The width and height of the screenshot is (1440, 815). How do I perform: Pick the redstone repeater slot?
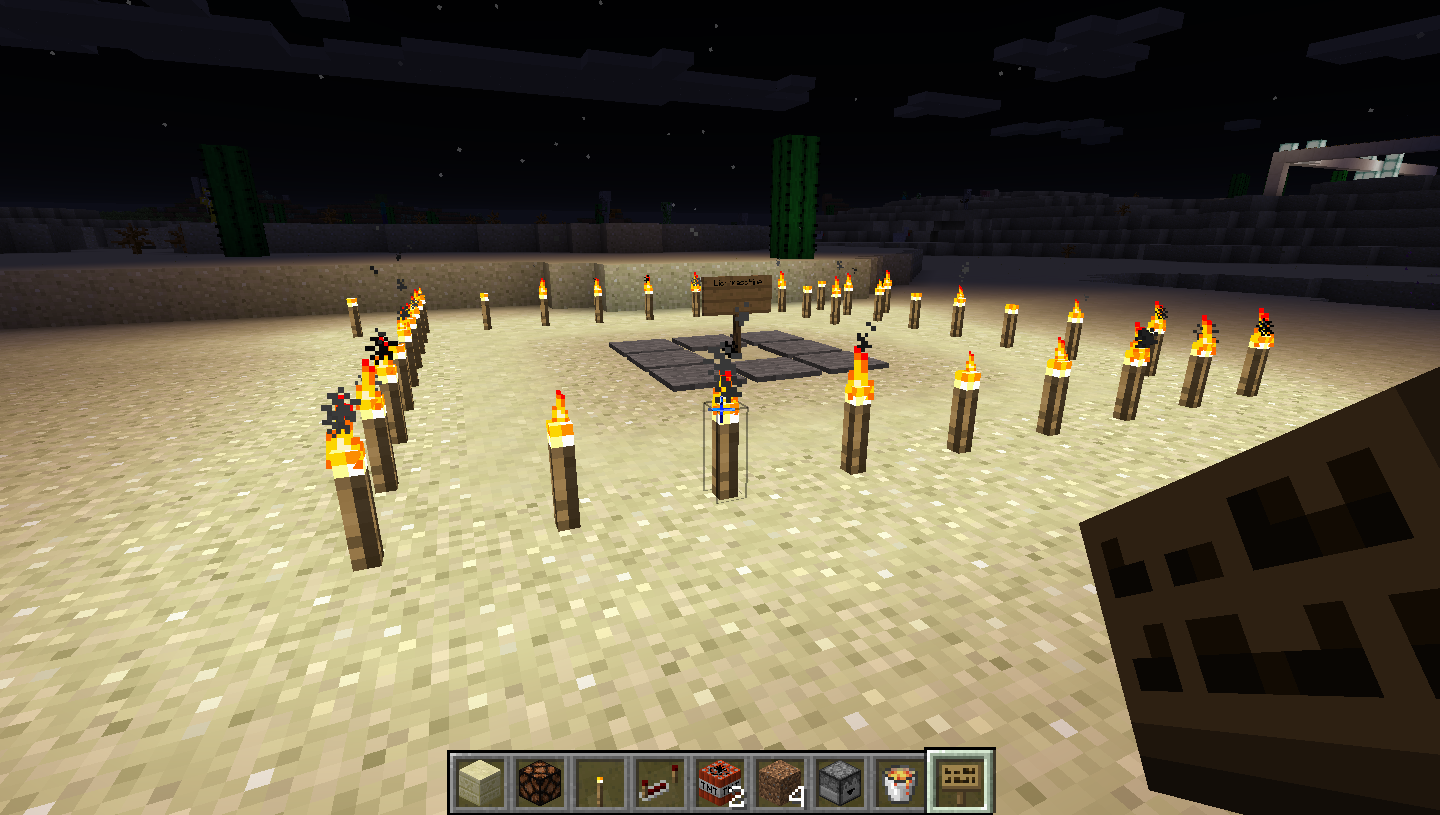[x=660, y=783]
